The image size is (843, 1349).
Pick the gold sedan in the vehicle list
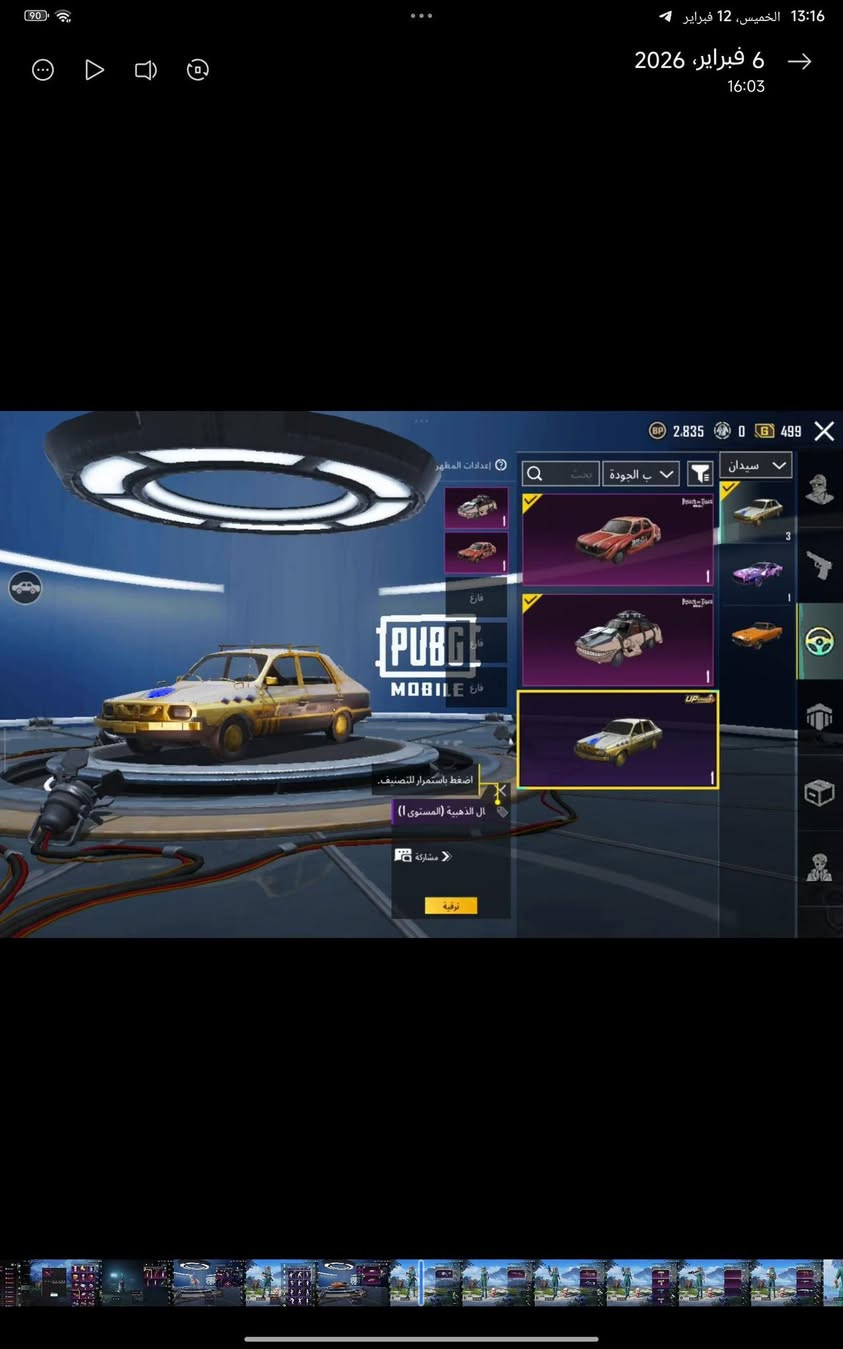(756, 511)
